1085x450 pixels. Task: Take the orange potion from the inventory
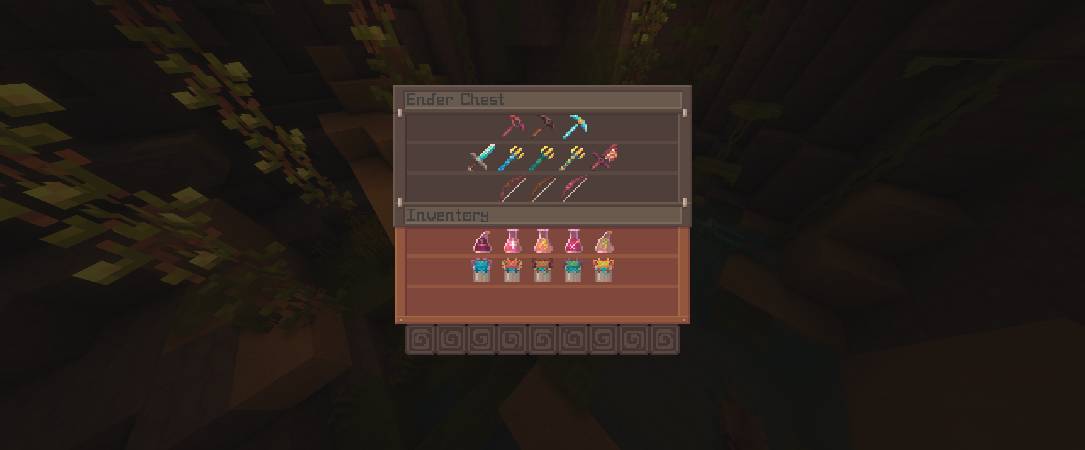(543, 241)
